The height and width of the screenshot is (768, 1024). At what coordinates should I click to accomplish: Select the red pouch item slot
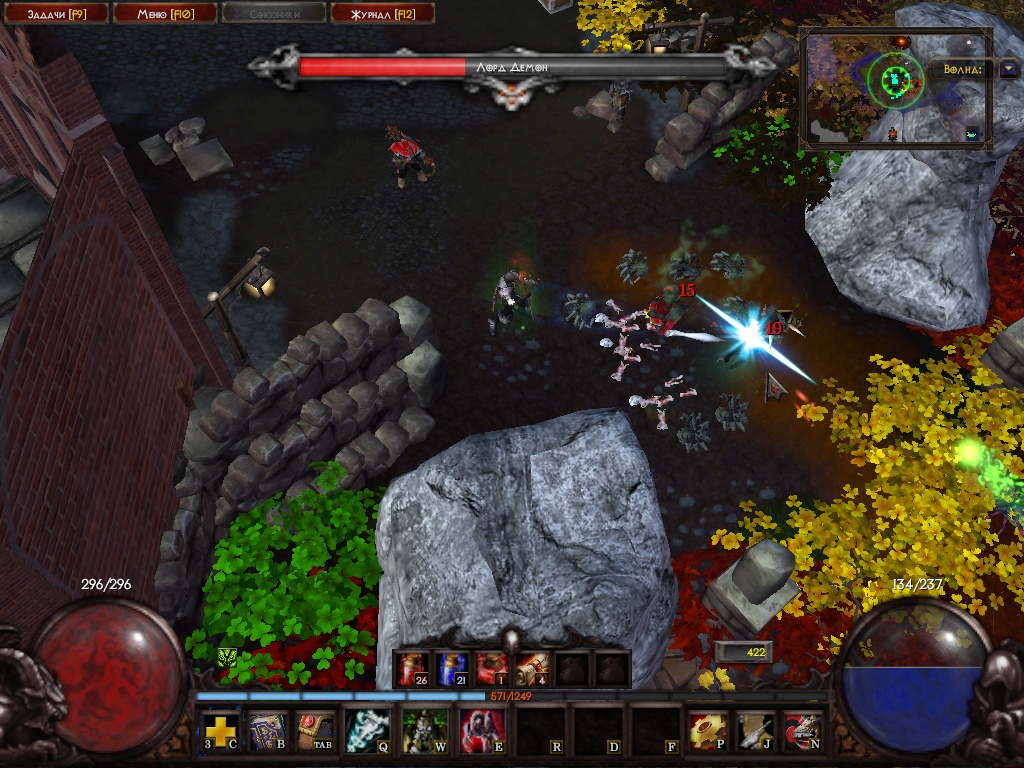491,668
